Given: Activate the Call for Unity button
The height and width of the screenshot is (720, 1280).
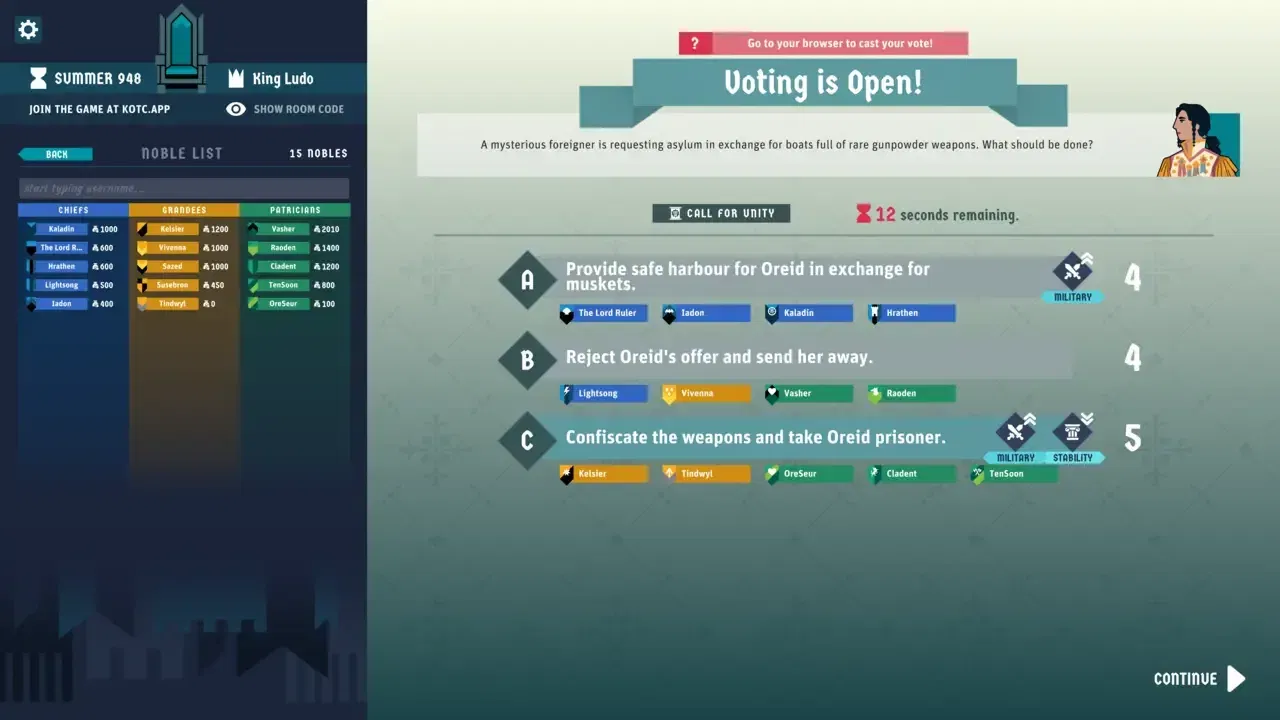Looking at the screenshot, I should [x=721, y=213].
